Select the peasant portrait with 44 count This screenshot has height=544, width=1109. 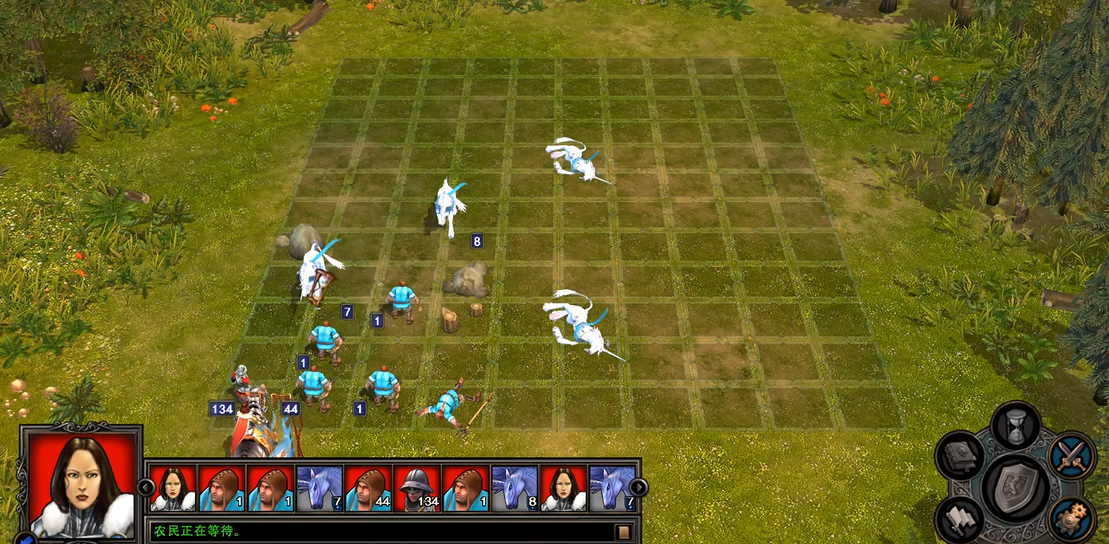point(369,488)
